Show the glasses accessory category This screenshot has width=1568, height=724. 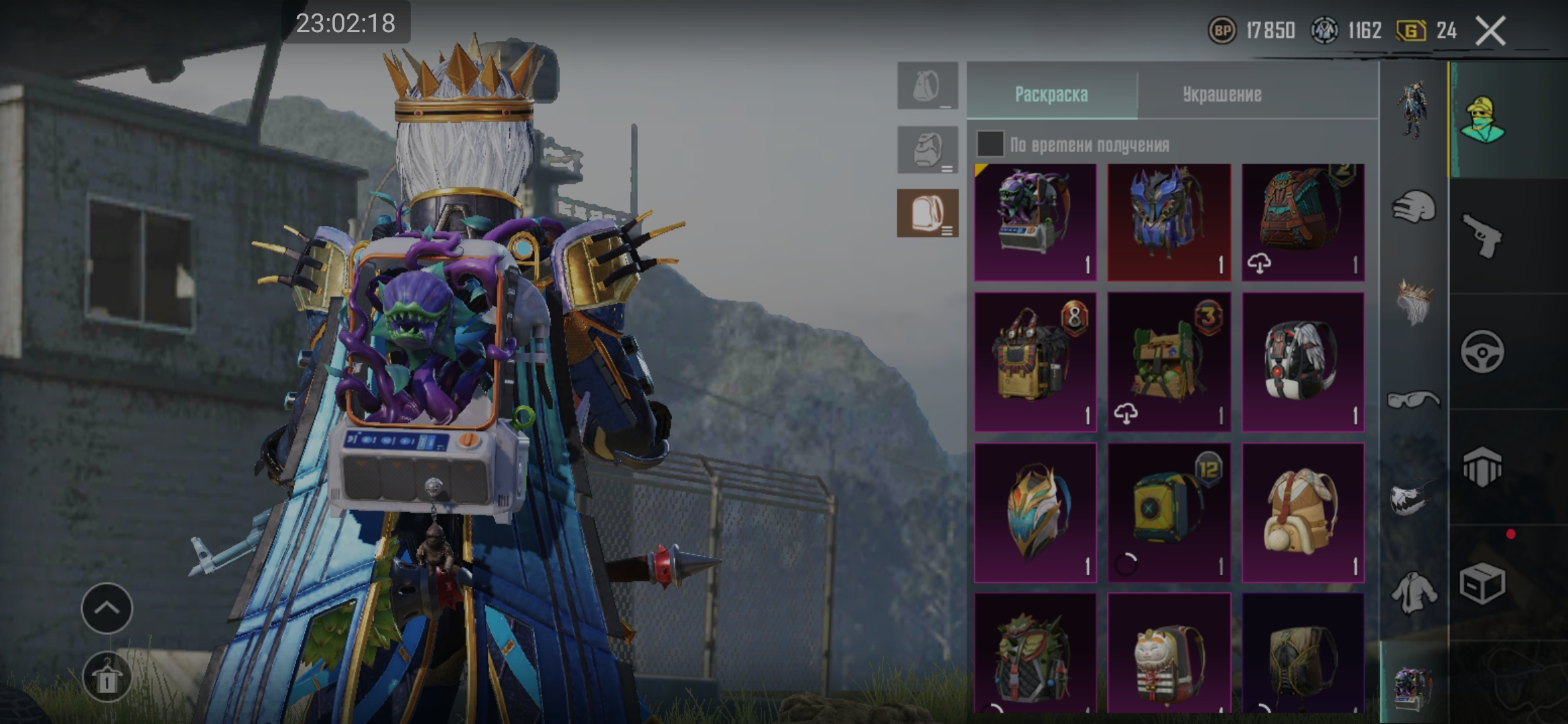click(x=1413, y=400)
